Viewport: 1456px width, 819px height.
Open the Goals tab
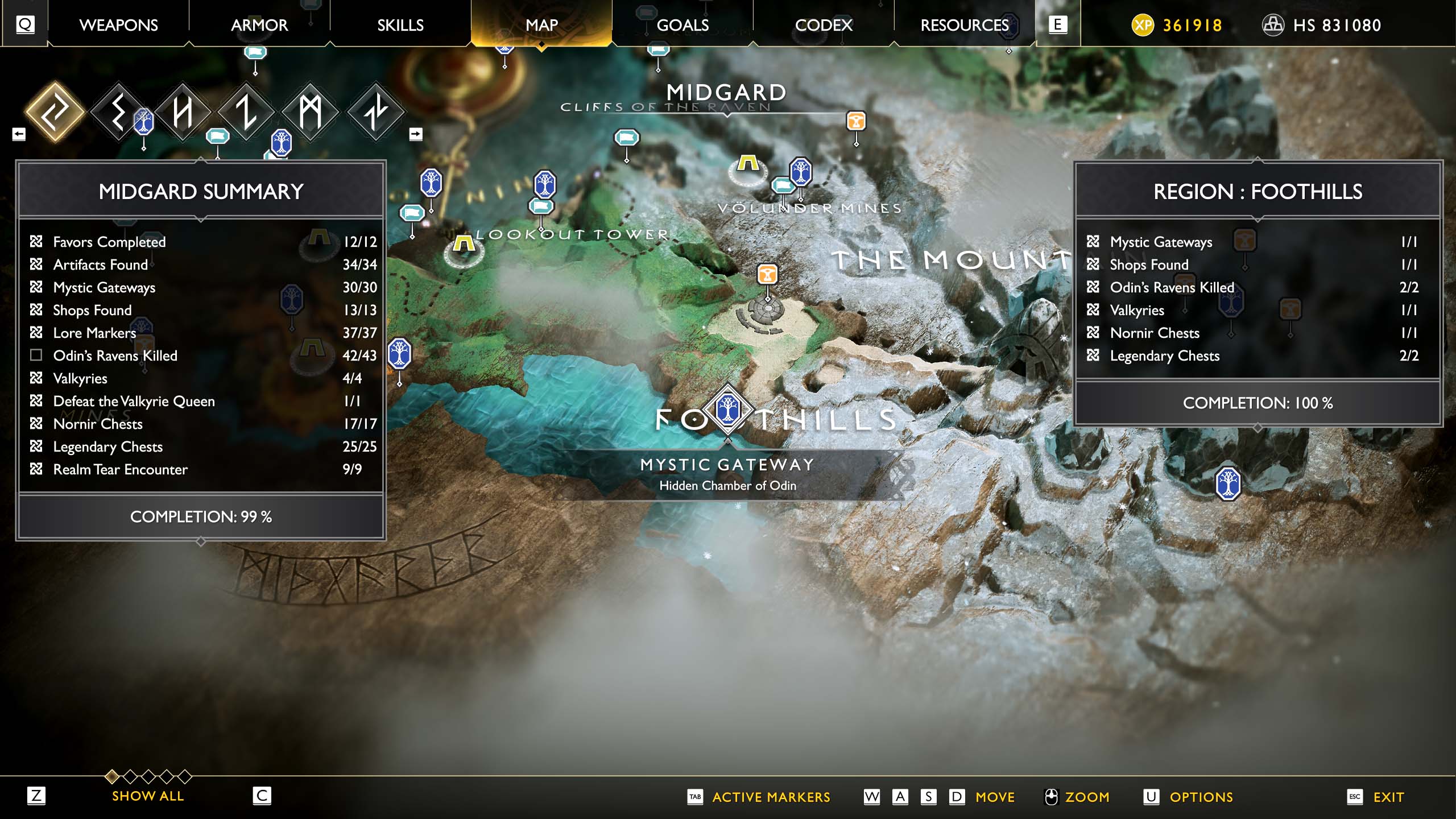pos(682,25)
